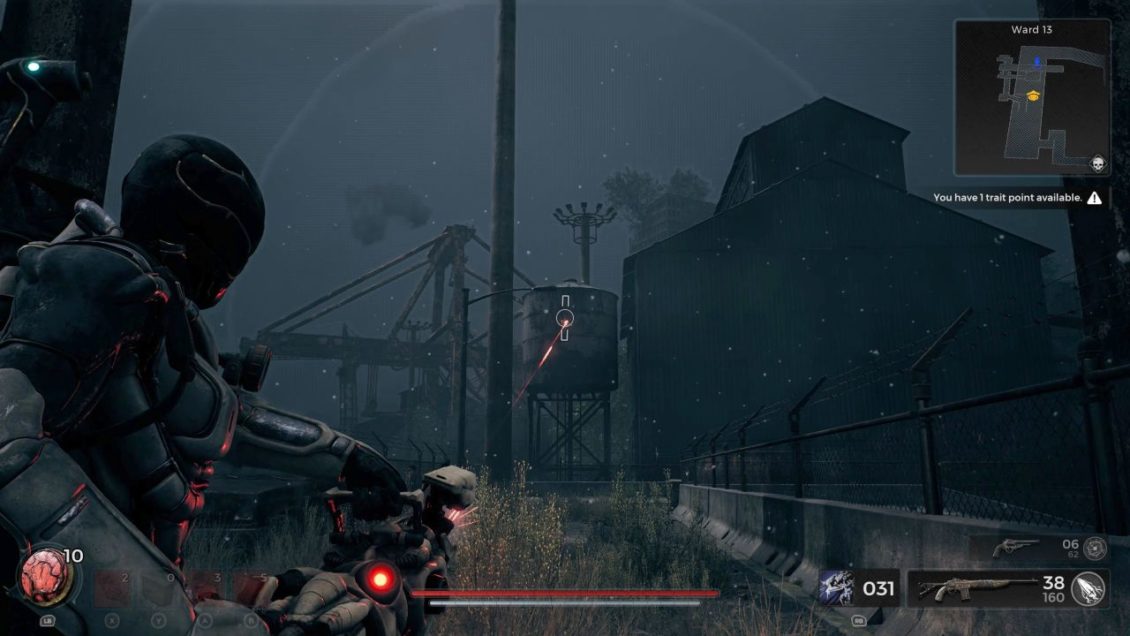The image size is (1130, 636).
Task: Trigger the blue archetype skill icon
Action: point(836,588)
